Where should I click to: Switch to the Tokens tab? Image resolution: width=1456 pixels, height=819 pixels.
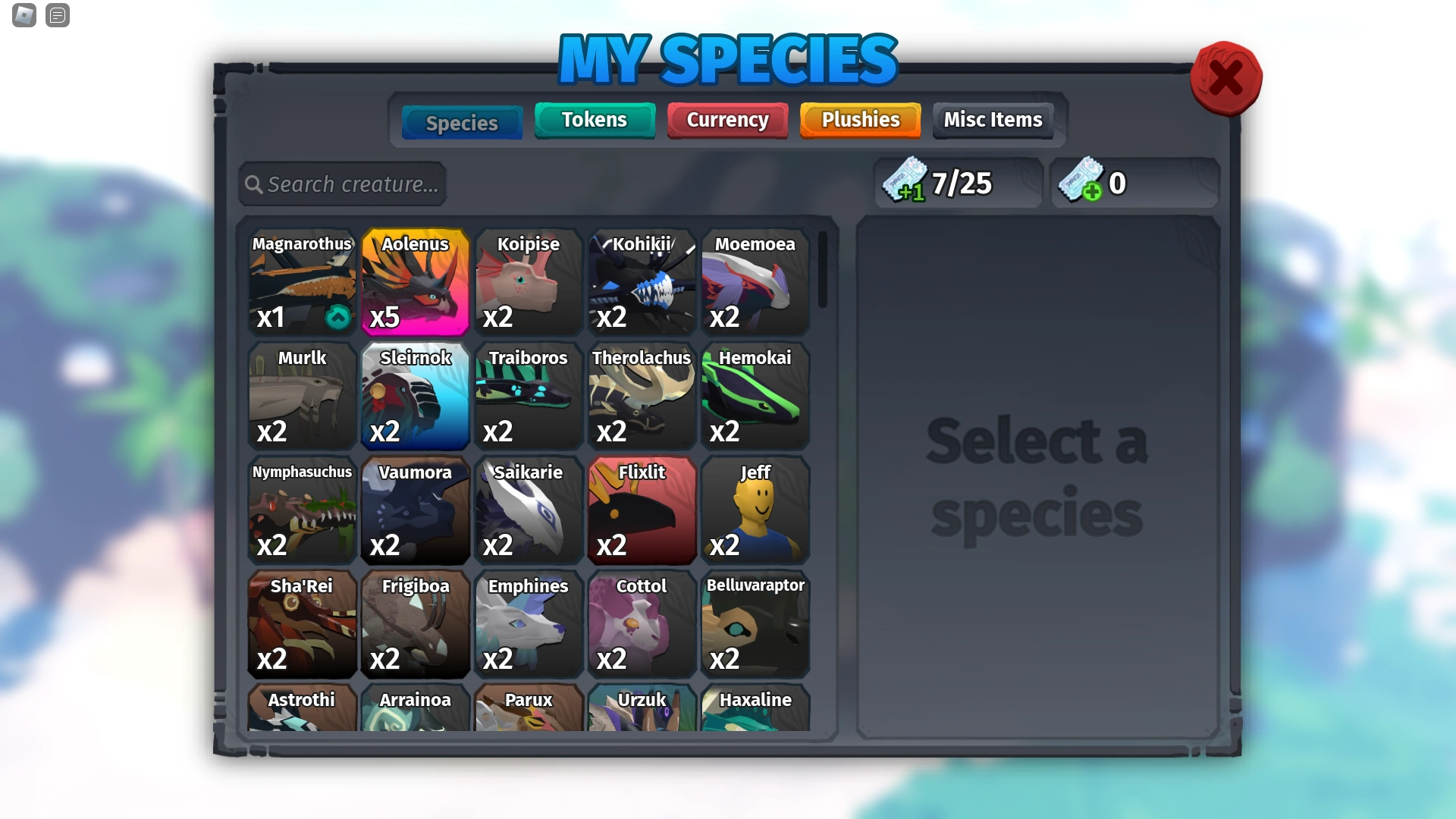[x=594, y=120]
